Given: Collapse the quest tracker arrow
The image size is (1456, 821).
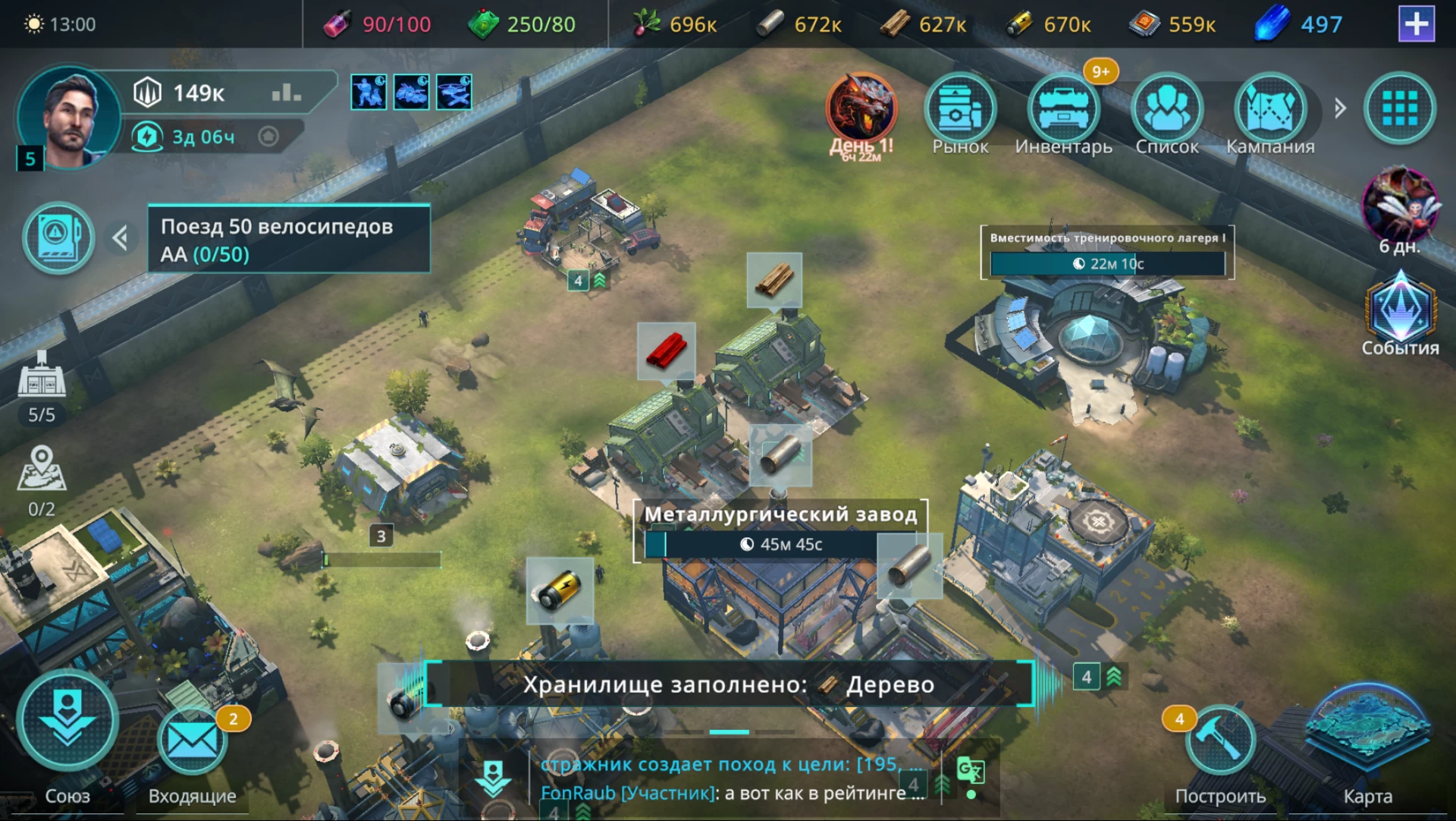Looking at the screenshot, I should click(121, 238).
